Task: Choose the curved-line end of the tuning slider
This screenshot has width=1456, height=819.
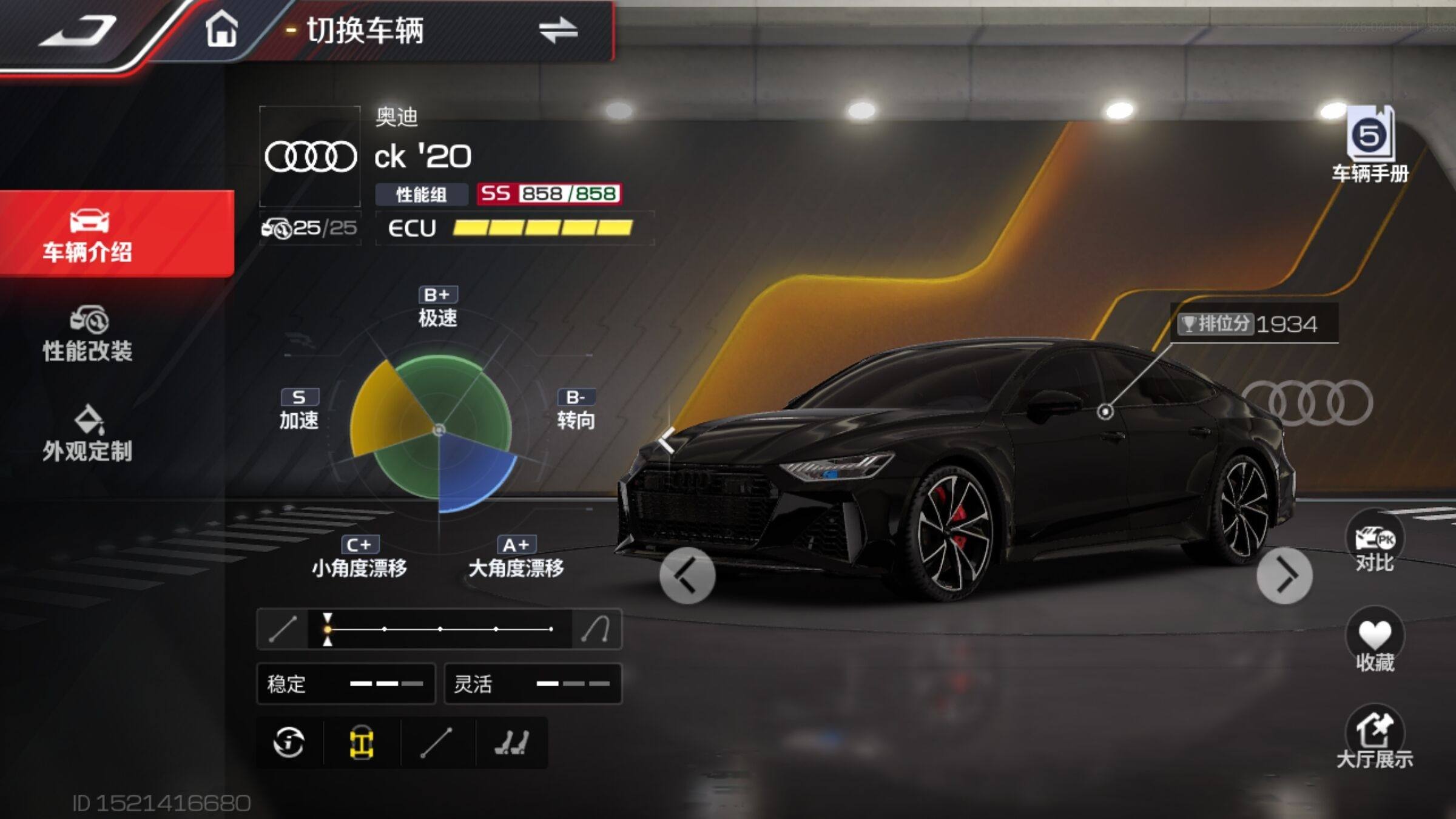Action: pos(596,629)
